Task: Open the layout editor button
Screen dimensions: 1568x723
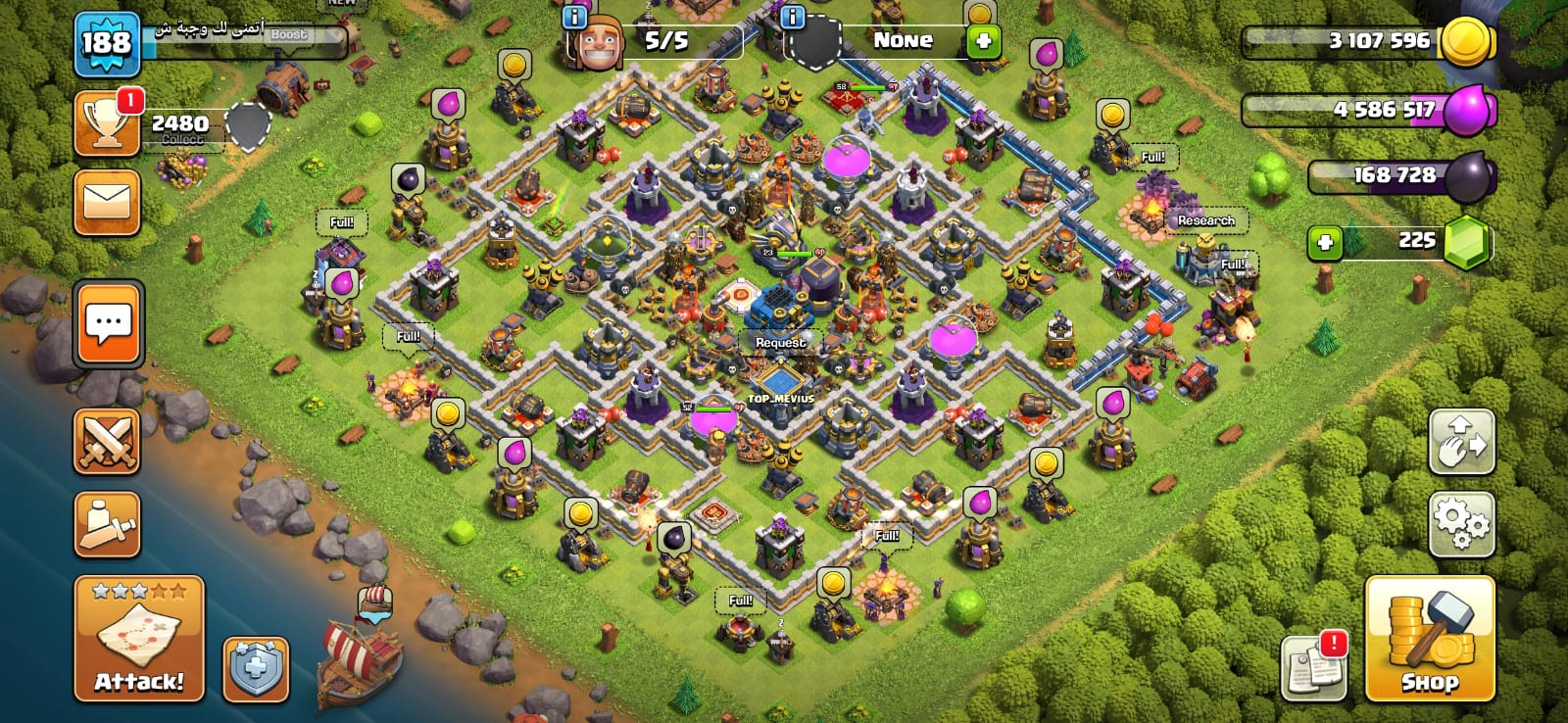Action: pyautogui.click(x=1462, y=443)
